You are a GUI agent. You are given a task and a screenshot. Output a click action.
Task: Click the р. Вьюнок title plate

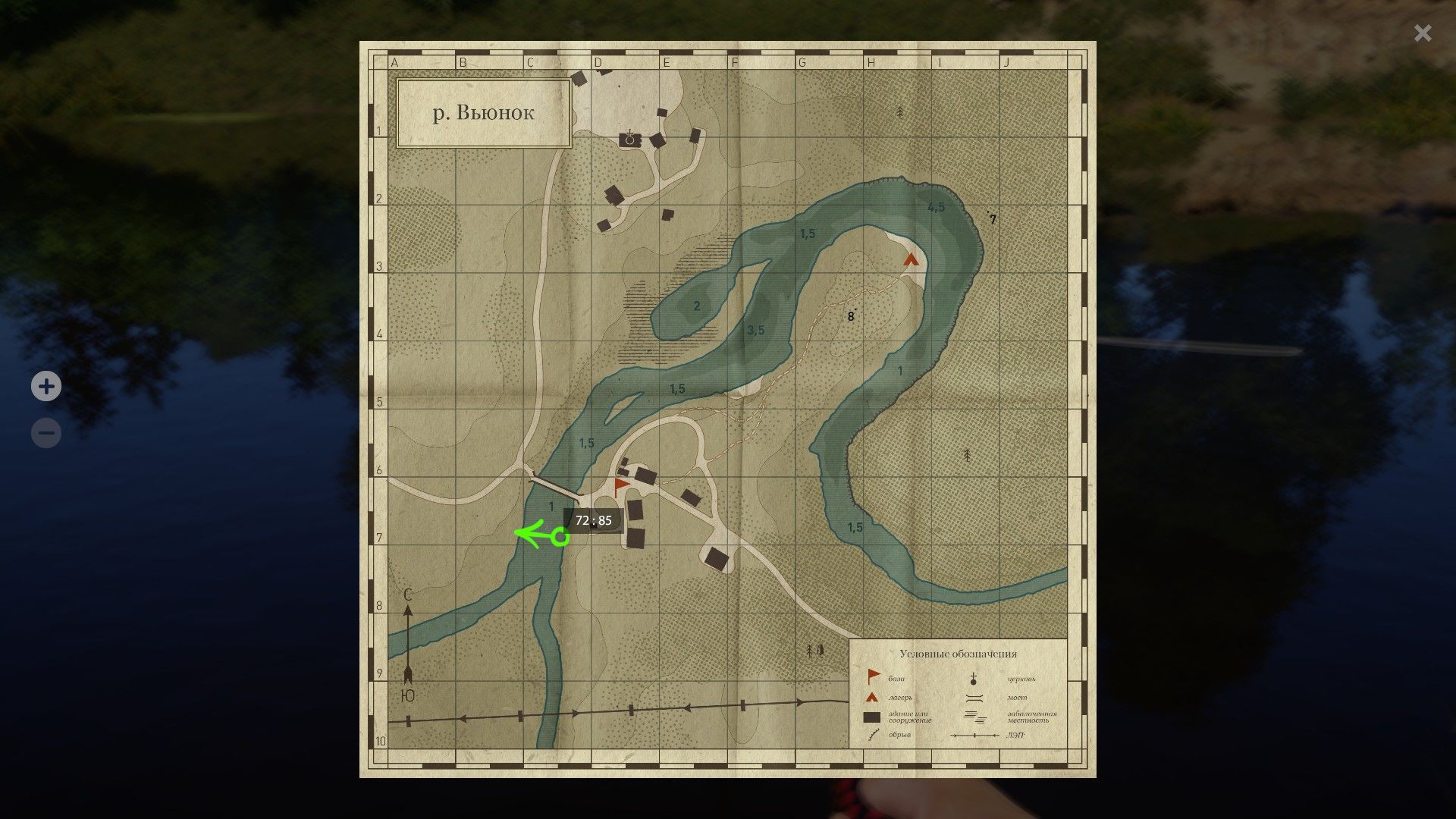point(483,112)
